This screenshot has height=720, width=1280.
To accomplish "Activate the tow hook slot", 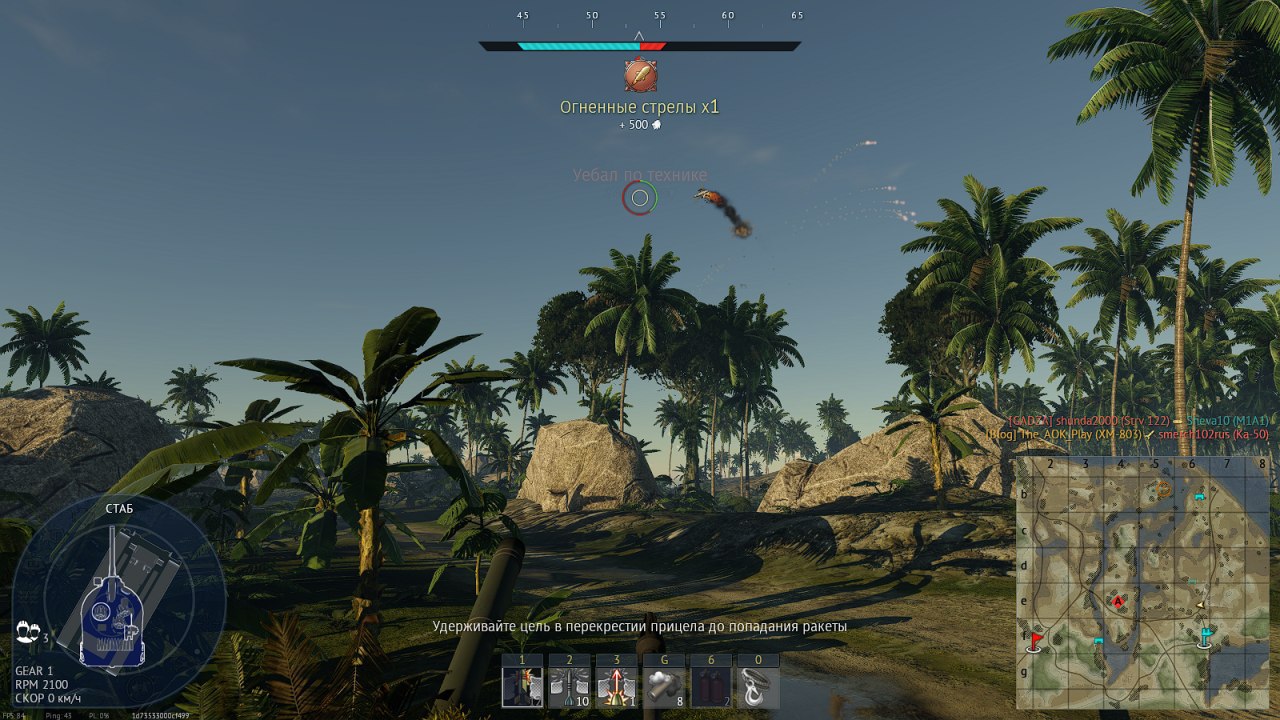I will click(758, 687).
